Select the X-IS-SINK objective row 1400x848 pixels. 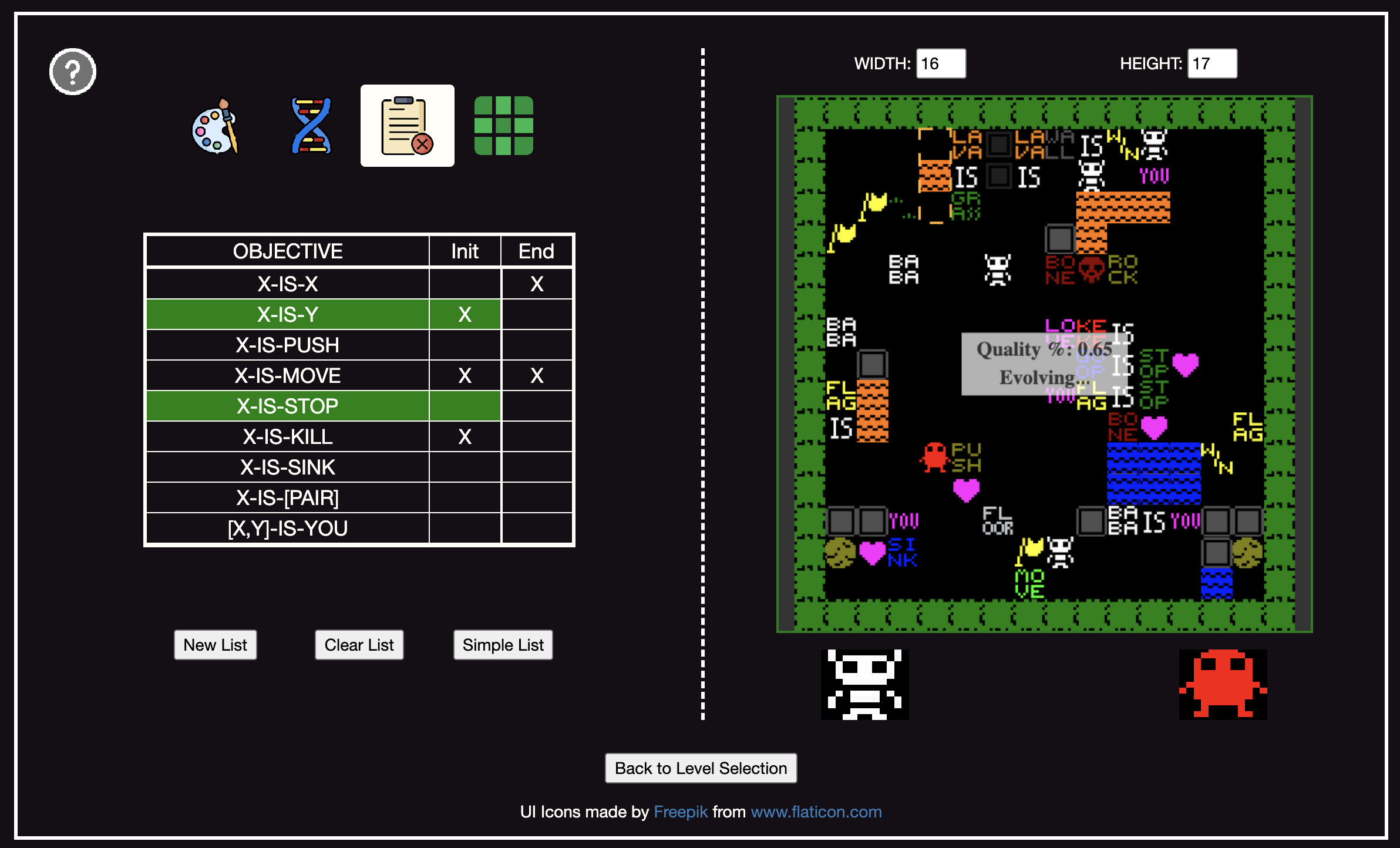pyautogui.click(x=287, y=467)
